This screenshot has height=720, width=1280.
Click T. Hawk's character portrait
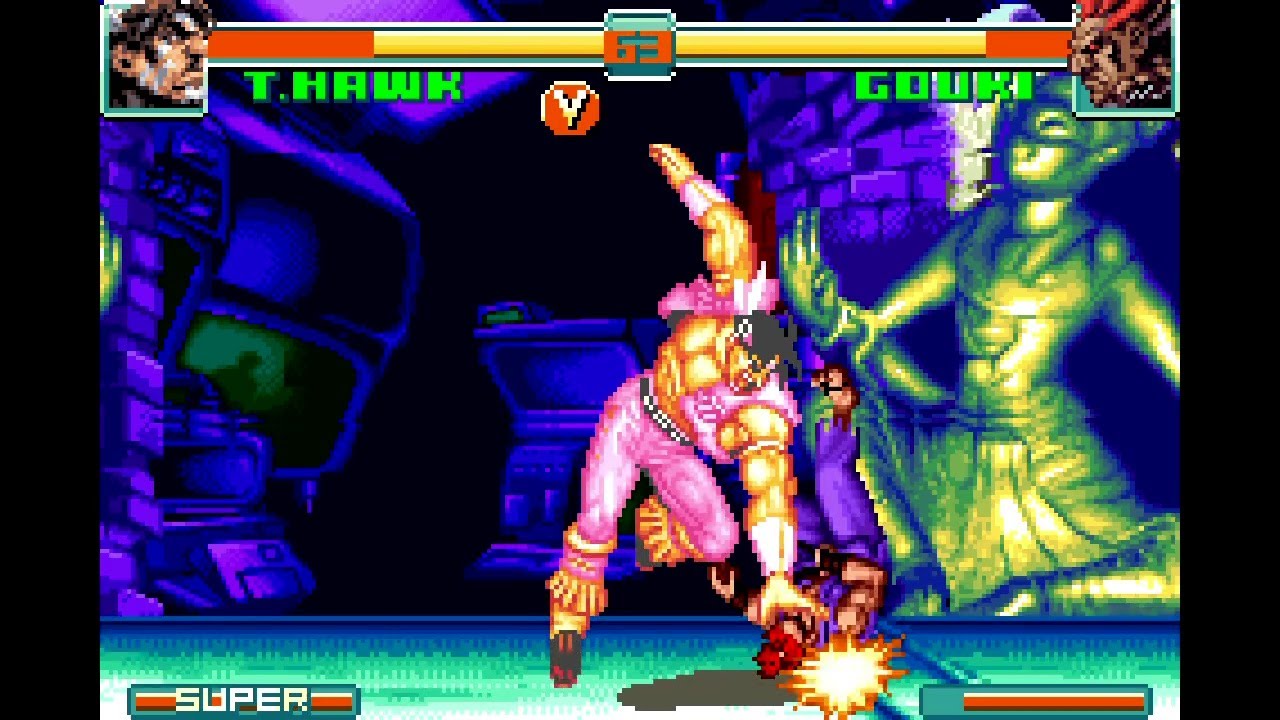154,56
